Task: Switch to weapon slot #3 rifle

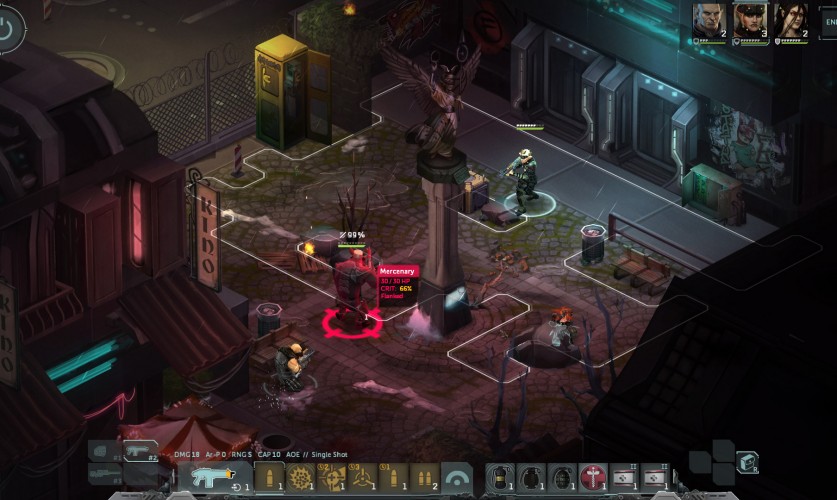Action: tap(105, 470)
